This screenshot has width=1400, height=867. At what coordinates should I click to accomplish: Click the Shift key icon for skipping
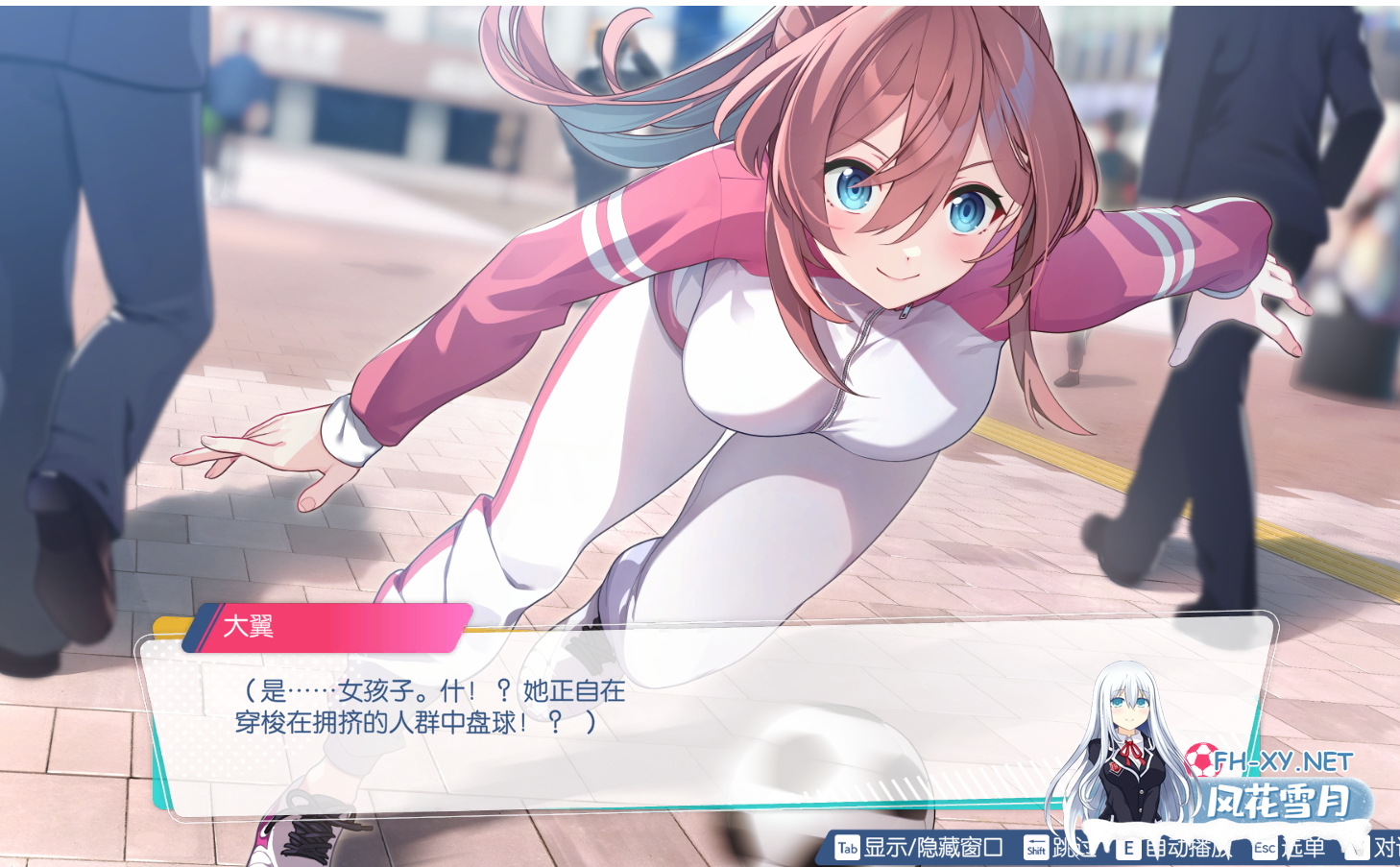[1035, 849]
